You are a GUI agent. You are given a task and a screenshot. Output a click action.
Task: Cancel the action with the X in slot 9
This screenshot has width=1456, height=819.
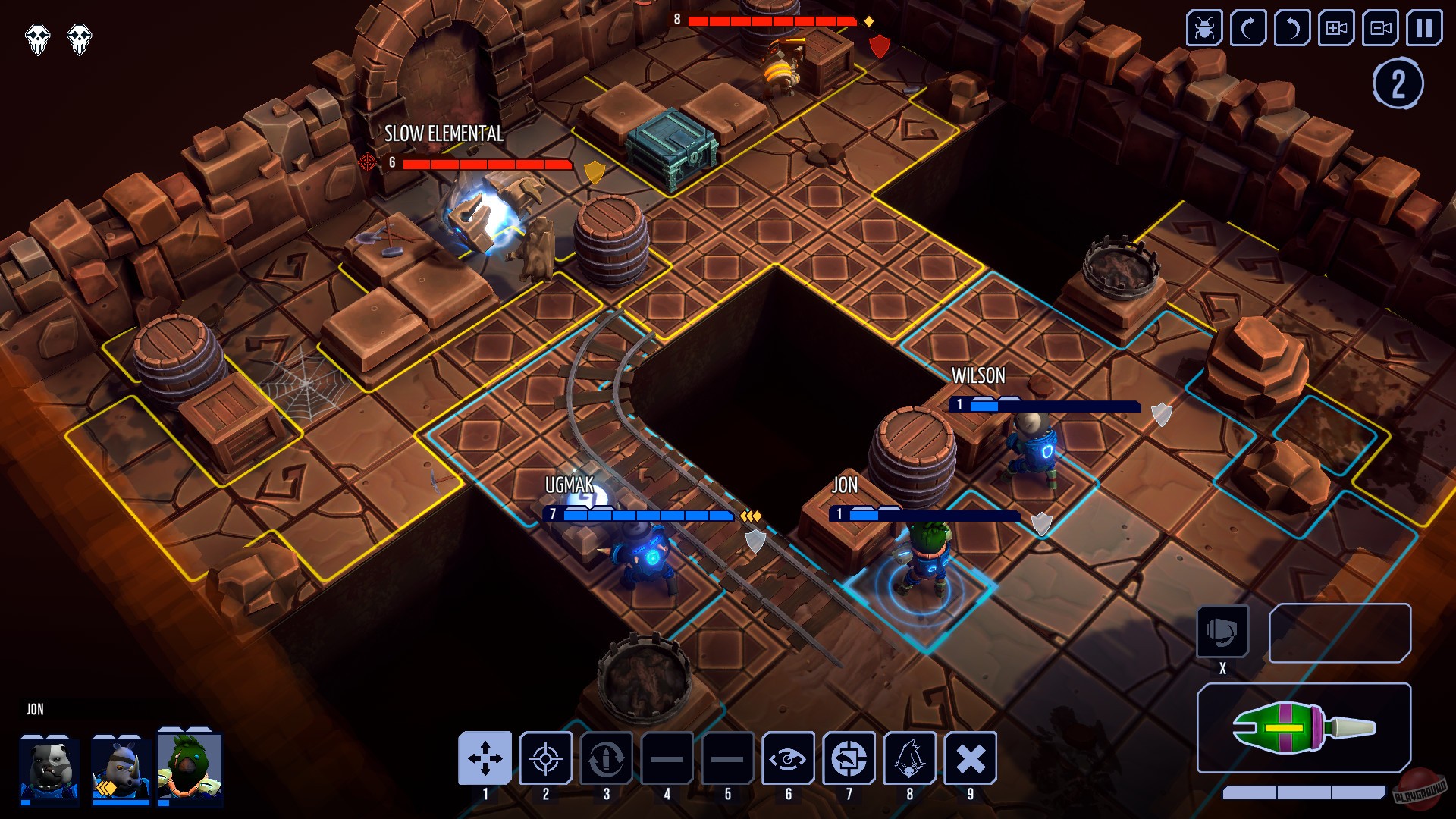[969, 758]
